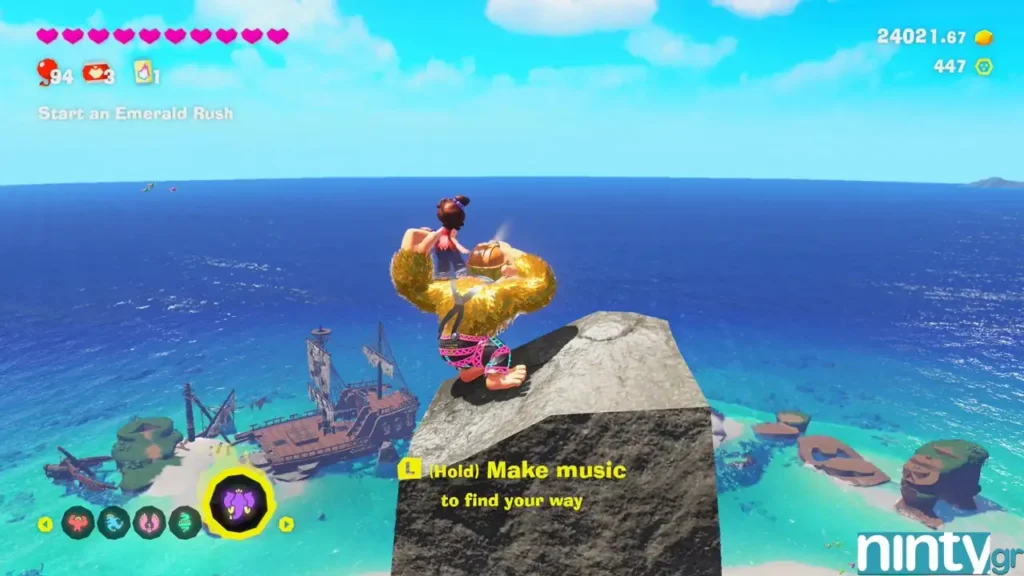The height and width of the screenshot is (576, 1024).
Task: Pick the green Snake Bananza icon
Action: tap(184, 522)
